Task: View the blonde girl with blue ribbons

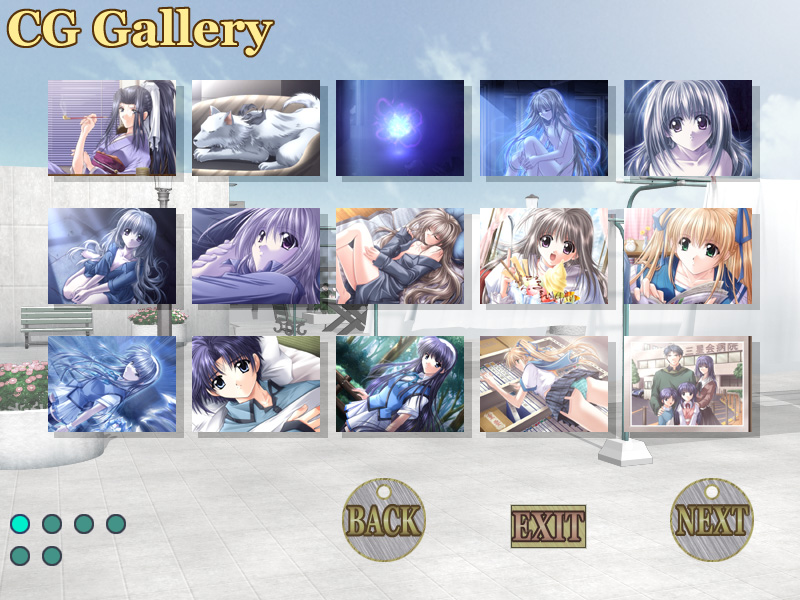Action: point(688,256)
